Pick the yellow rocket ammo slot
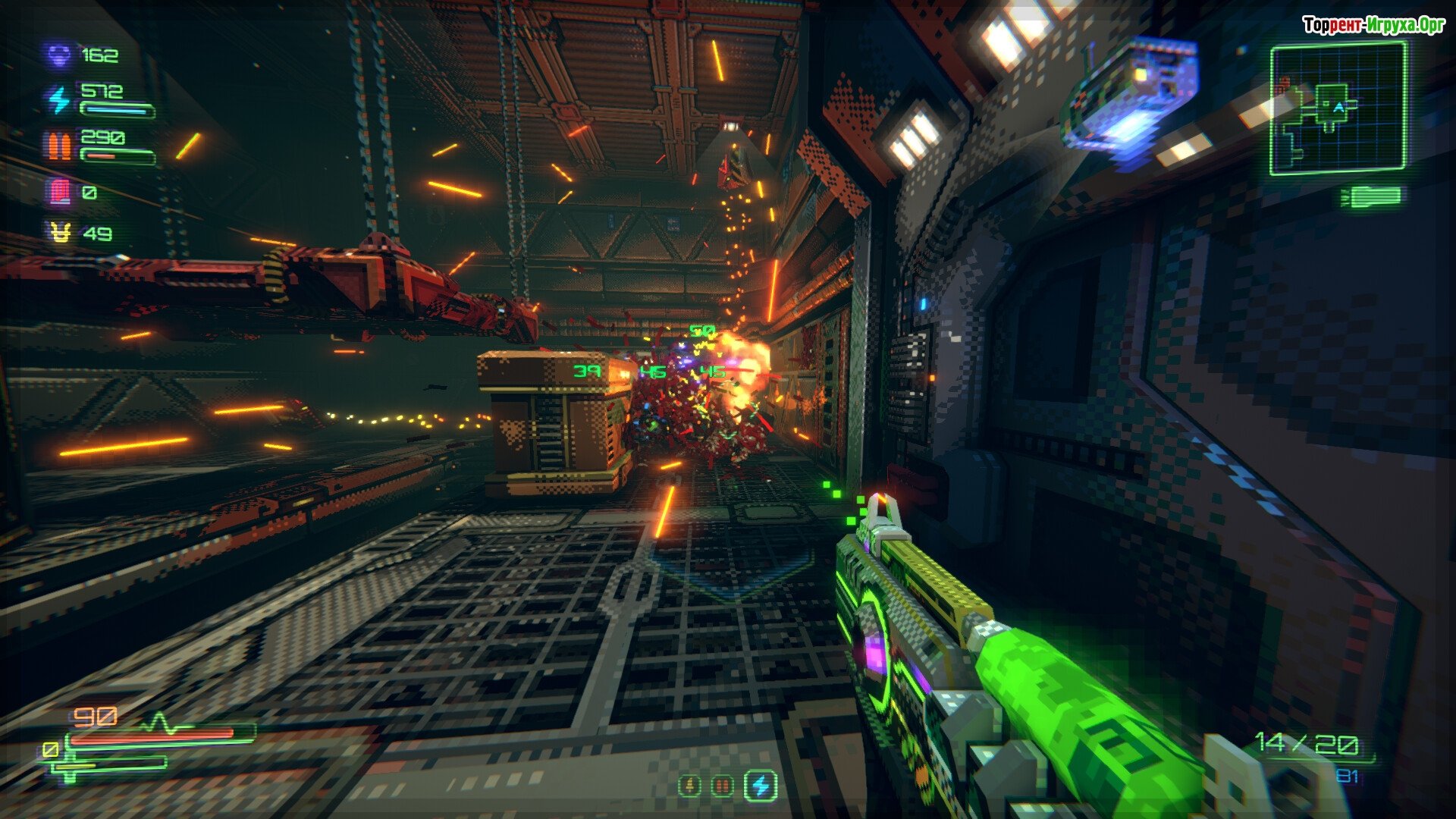Image resolution: width=1456 pixels, height=819 pixels. click(689, 786)
